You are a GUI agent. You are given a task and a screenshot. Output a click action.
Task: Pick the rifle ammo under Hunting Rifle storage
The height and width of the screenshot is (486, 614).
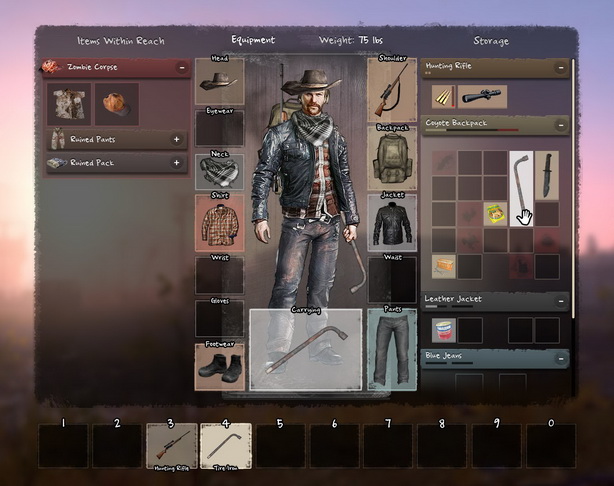pyautogui.click(x=445, y=96)
